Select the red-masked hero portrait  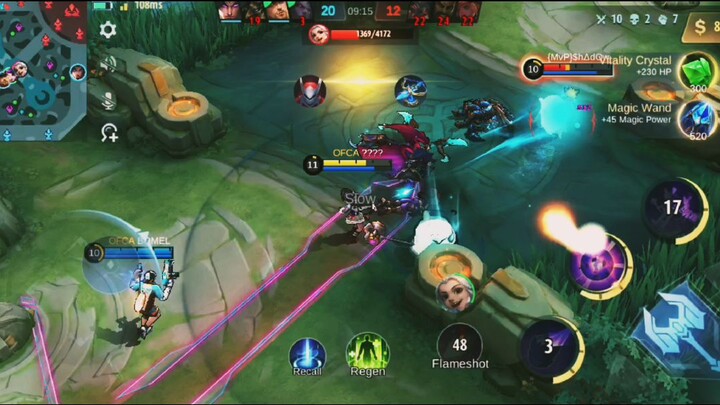(309, 91)
